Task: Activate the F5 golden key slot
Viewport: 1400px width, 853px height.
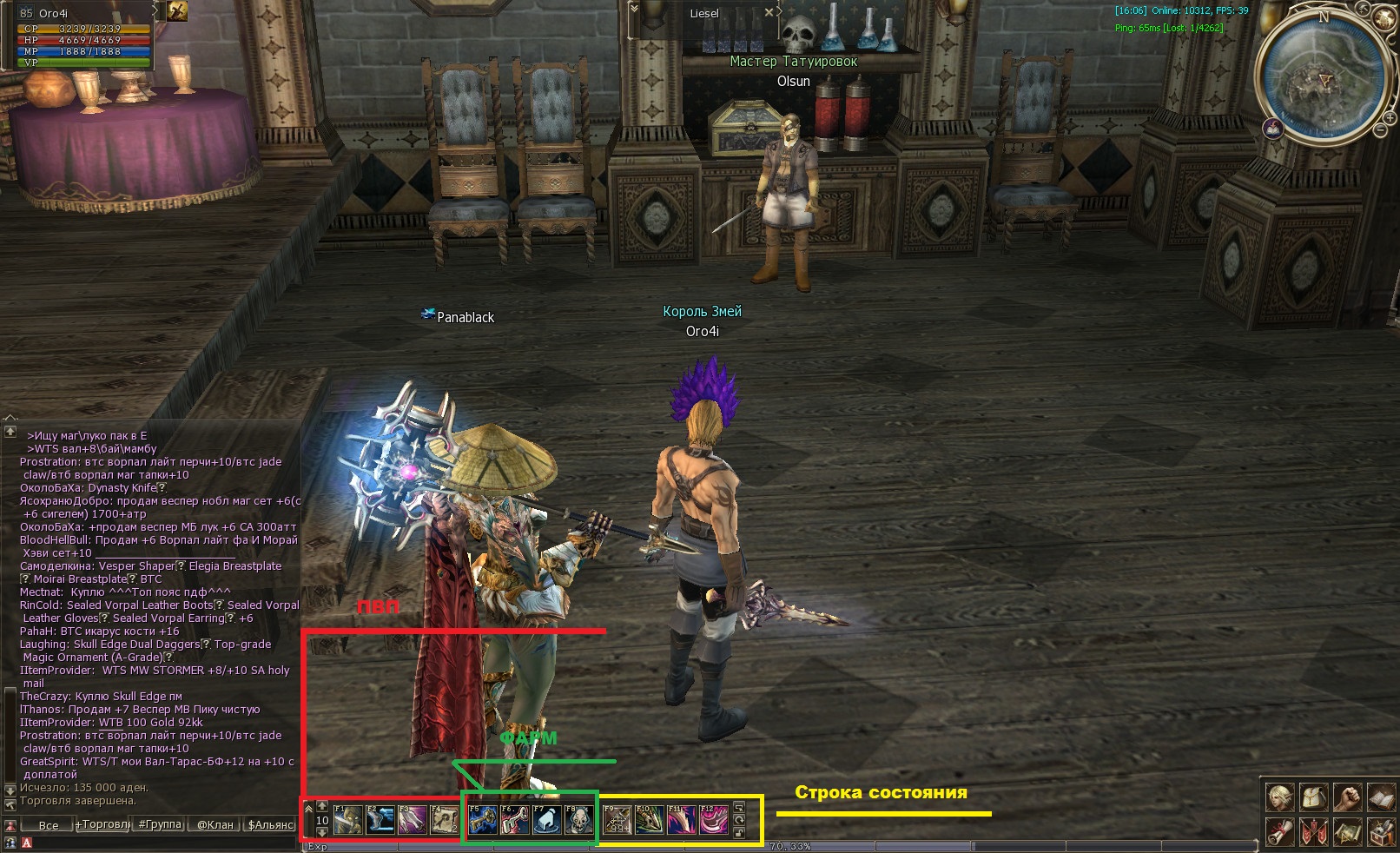Action: click(483, 820)
